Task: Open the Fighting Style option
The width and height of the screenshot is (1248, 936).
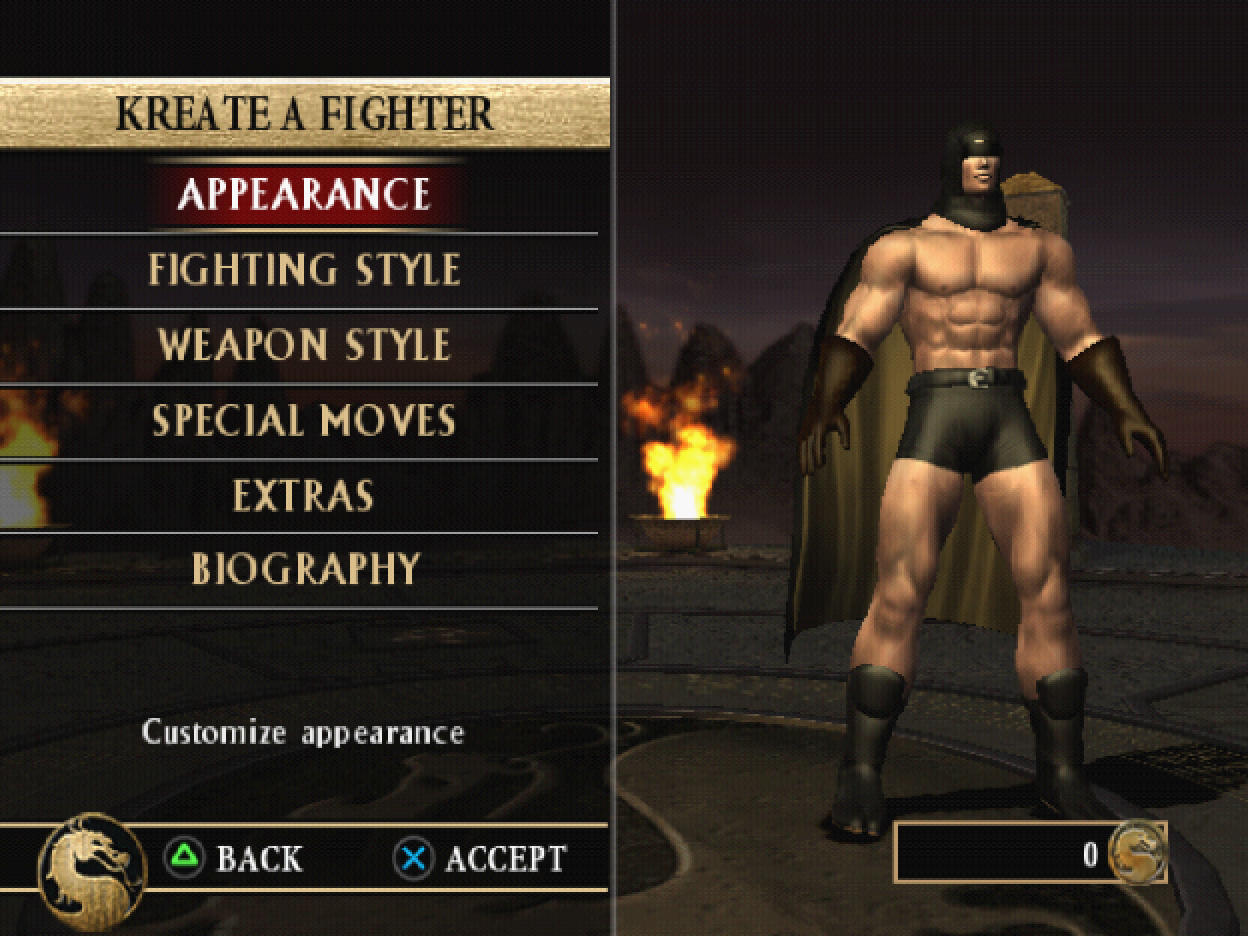Action: click(x=304, y=270)
